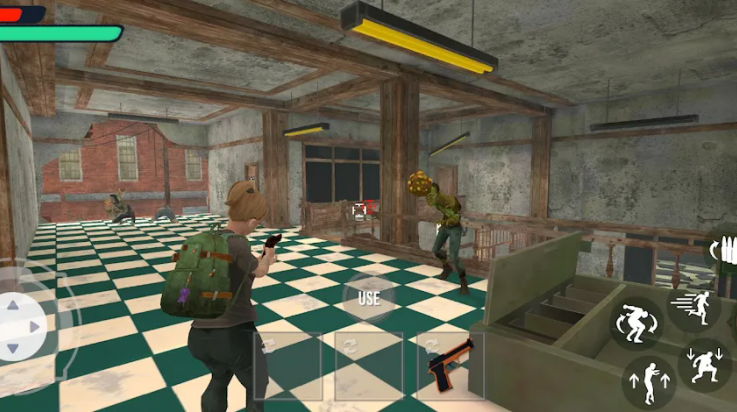Tap the stand-up button with up arrows

pos(648,381)
